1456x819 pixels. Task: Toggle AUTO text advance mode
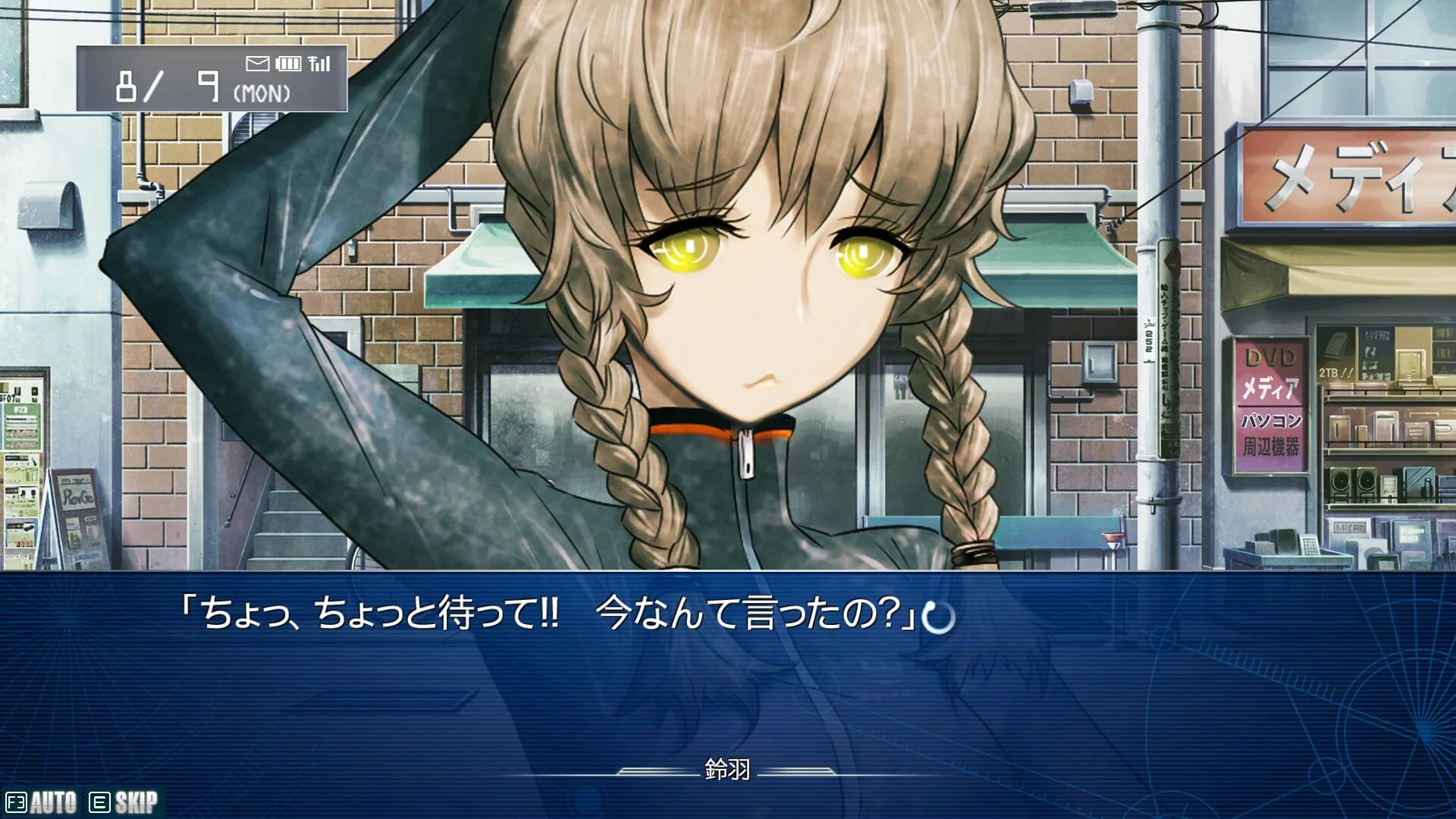click(42, 802)
